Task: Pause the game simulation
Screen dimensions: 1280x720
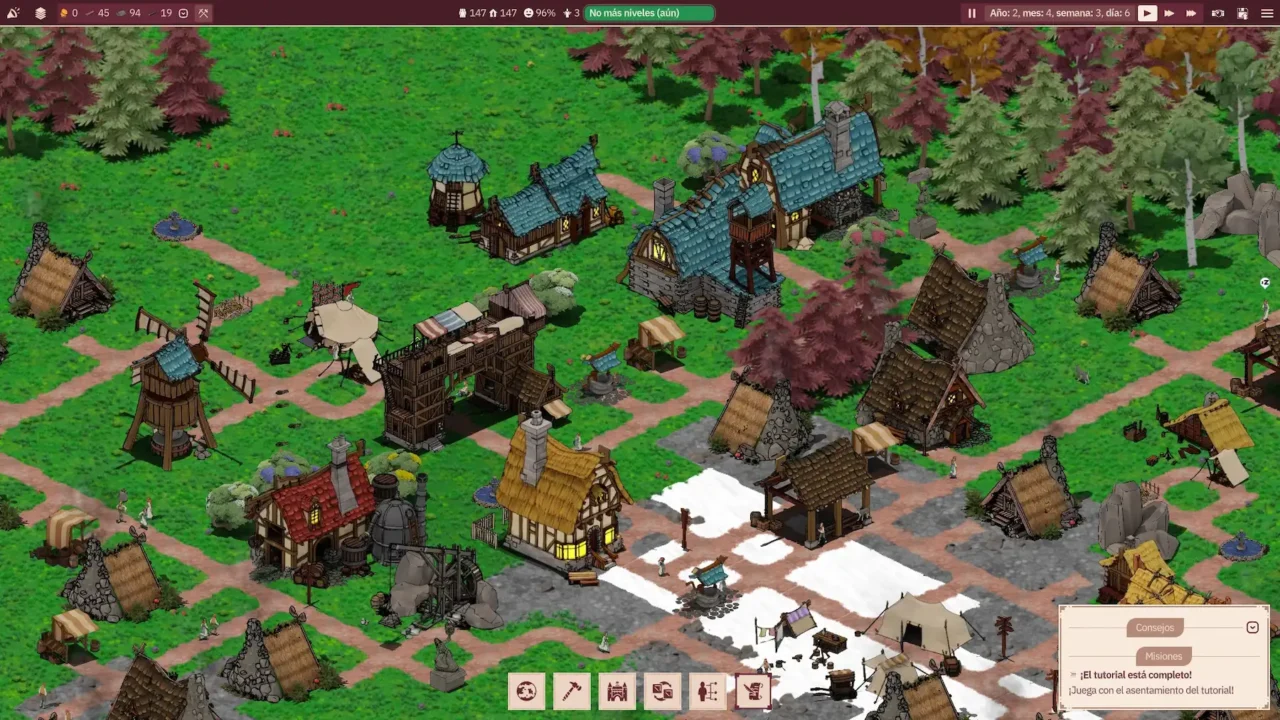Action: 971,12
